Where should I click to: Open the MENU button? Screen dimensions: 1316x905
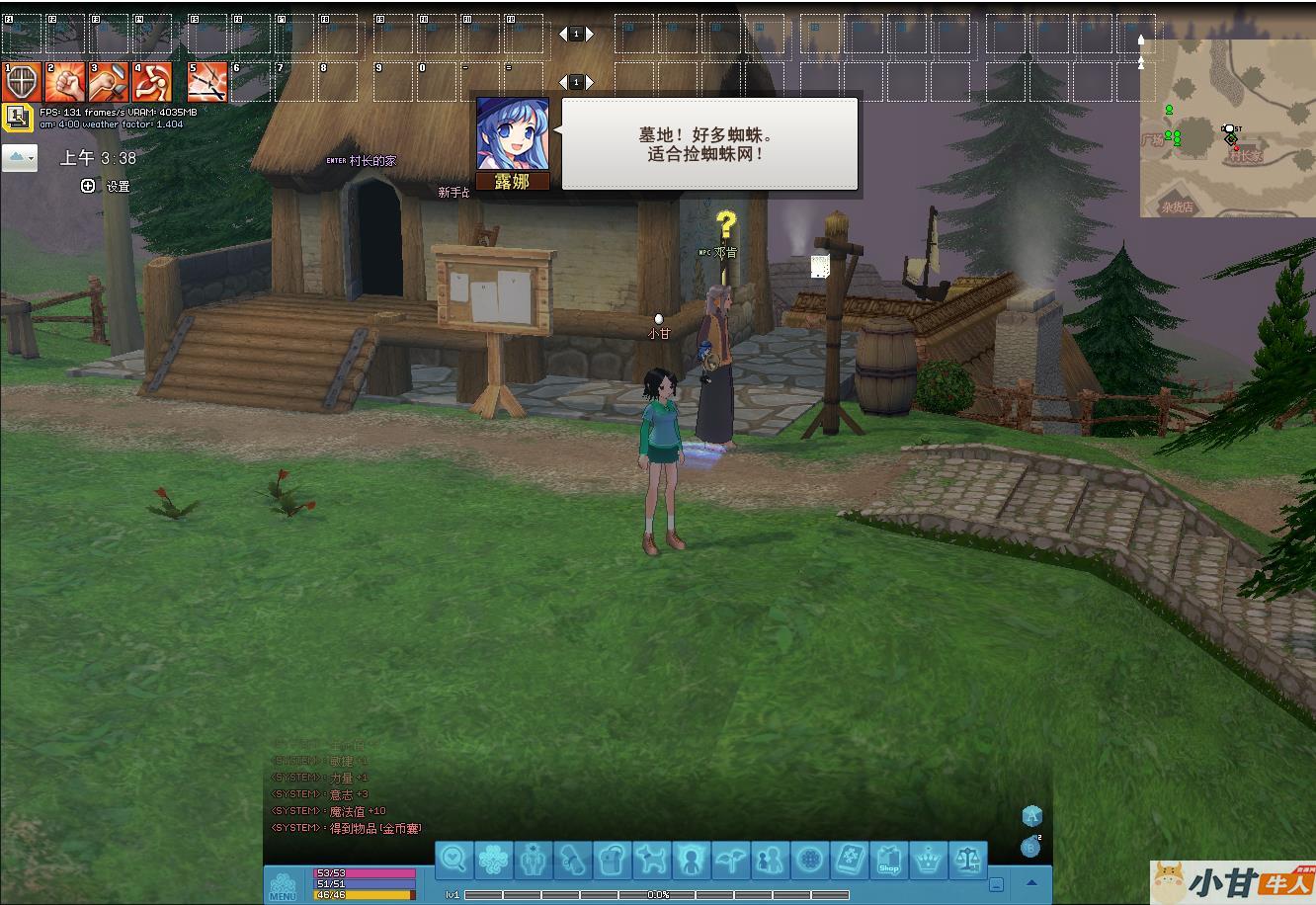click(x=283, y=885)
